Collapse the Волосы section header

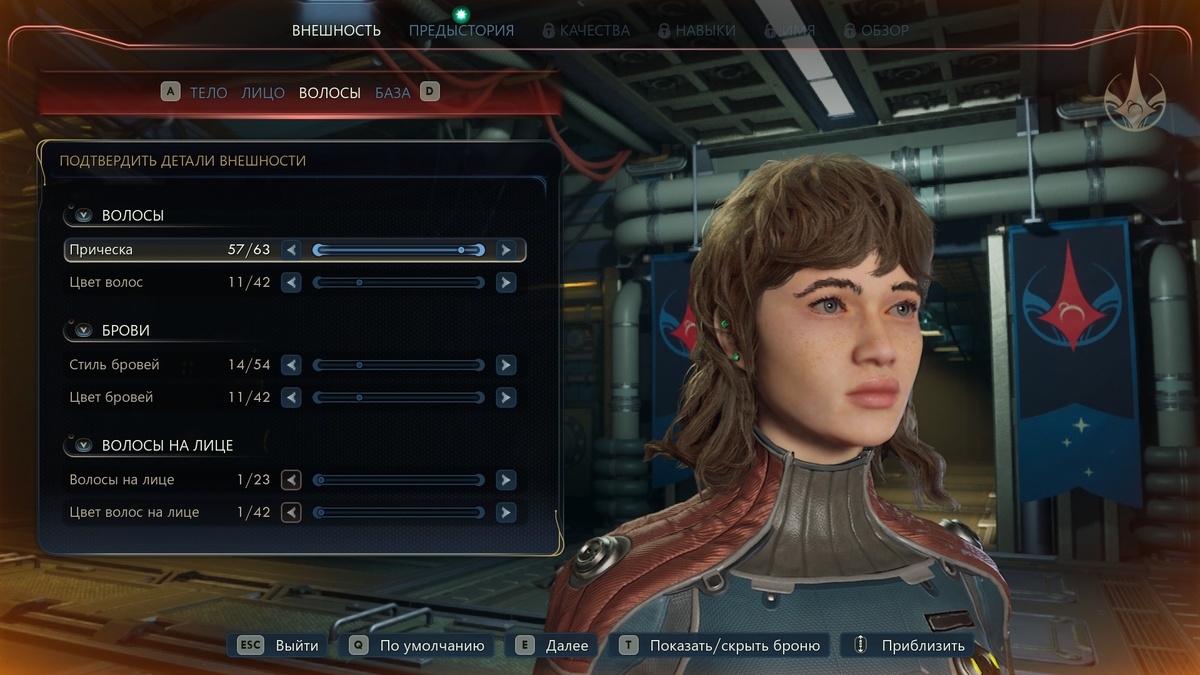pos(83,215)
